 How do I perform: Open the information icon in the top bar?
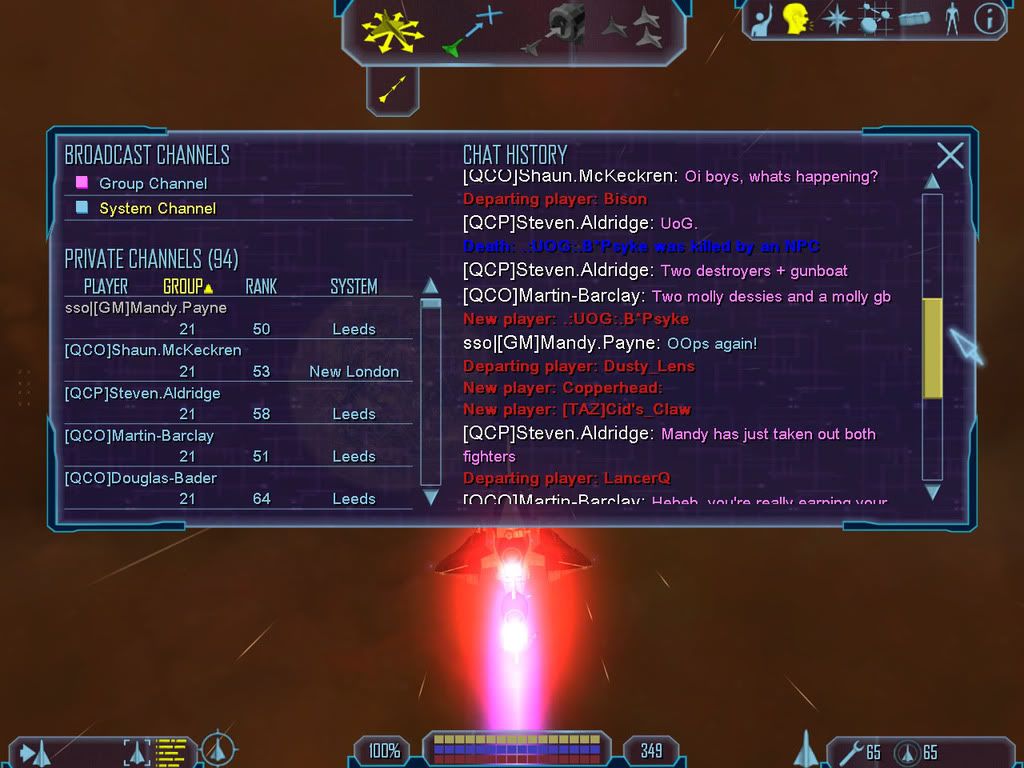(x=988, y=19)
